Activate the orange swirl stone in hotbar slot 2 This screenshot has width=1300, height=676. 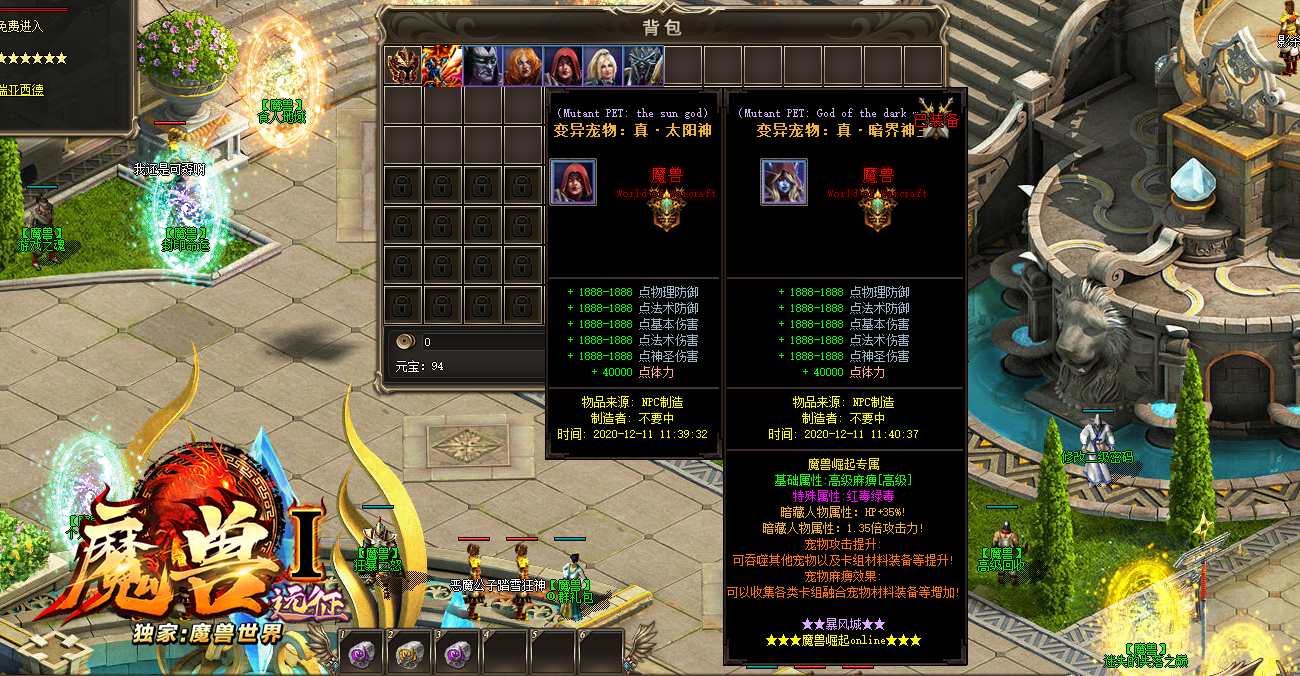[409, 653]
